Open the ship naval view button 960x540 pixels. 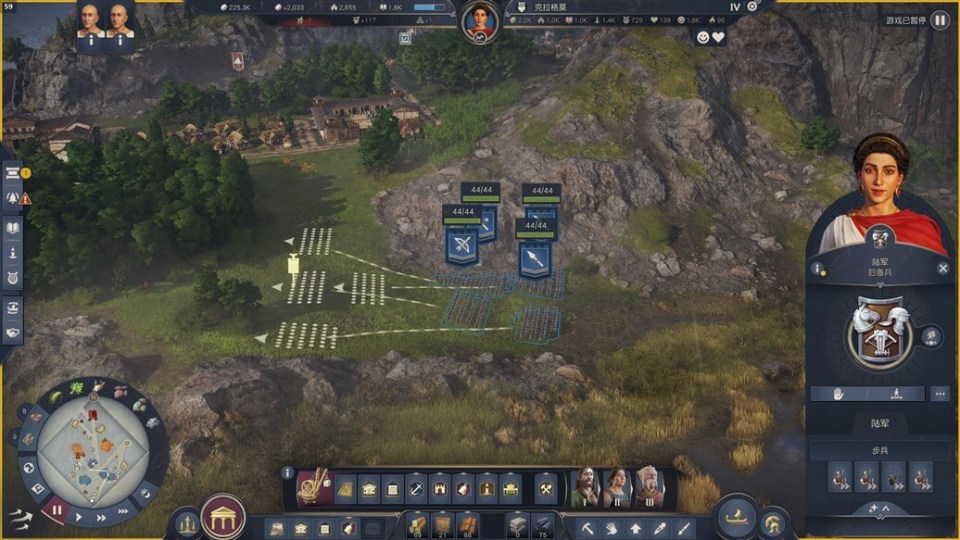(x=738, y=518)
